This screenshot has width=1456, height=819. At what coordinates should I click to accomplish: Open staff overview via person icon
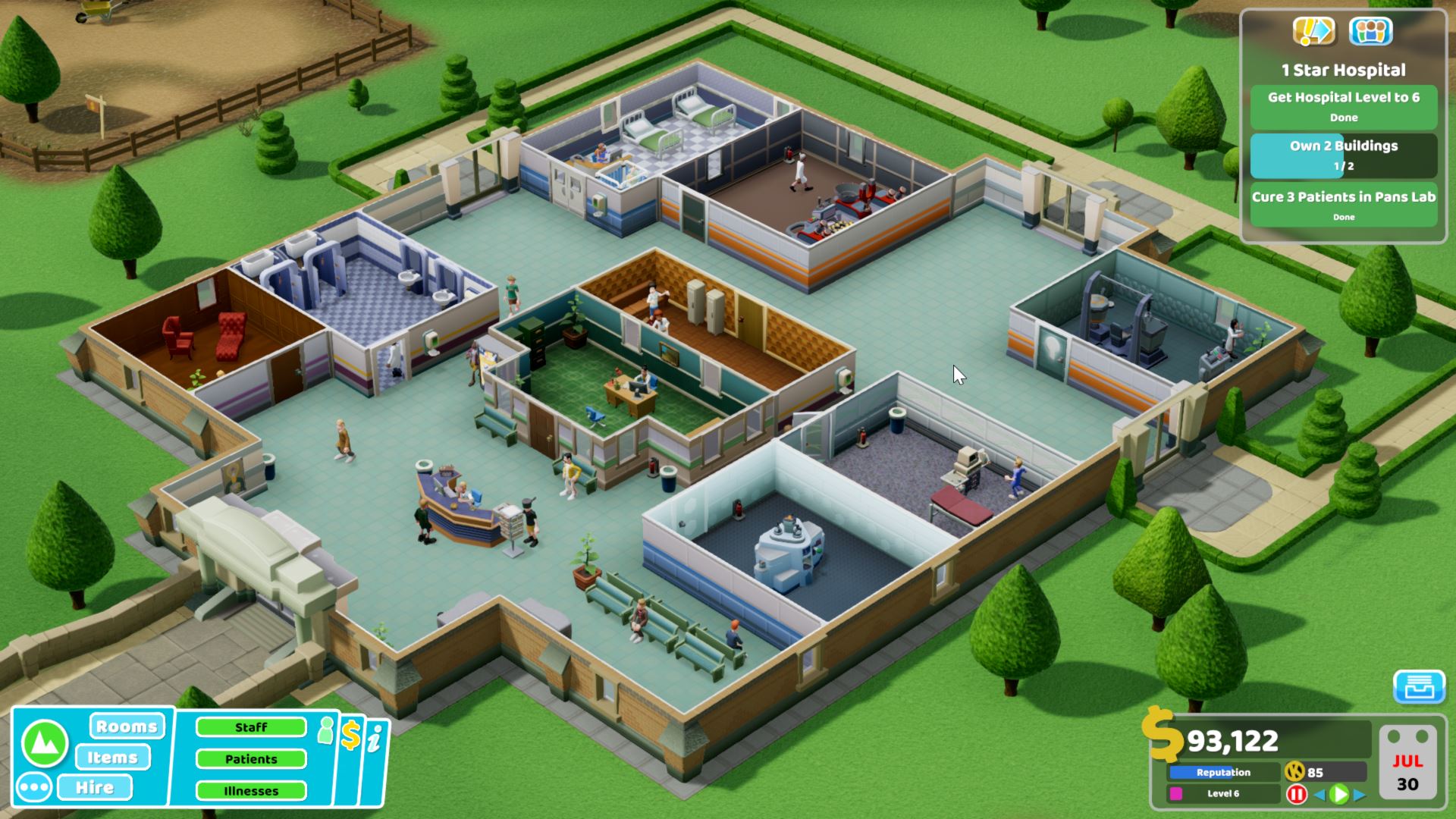326,733
